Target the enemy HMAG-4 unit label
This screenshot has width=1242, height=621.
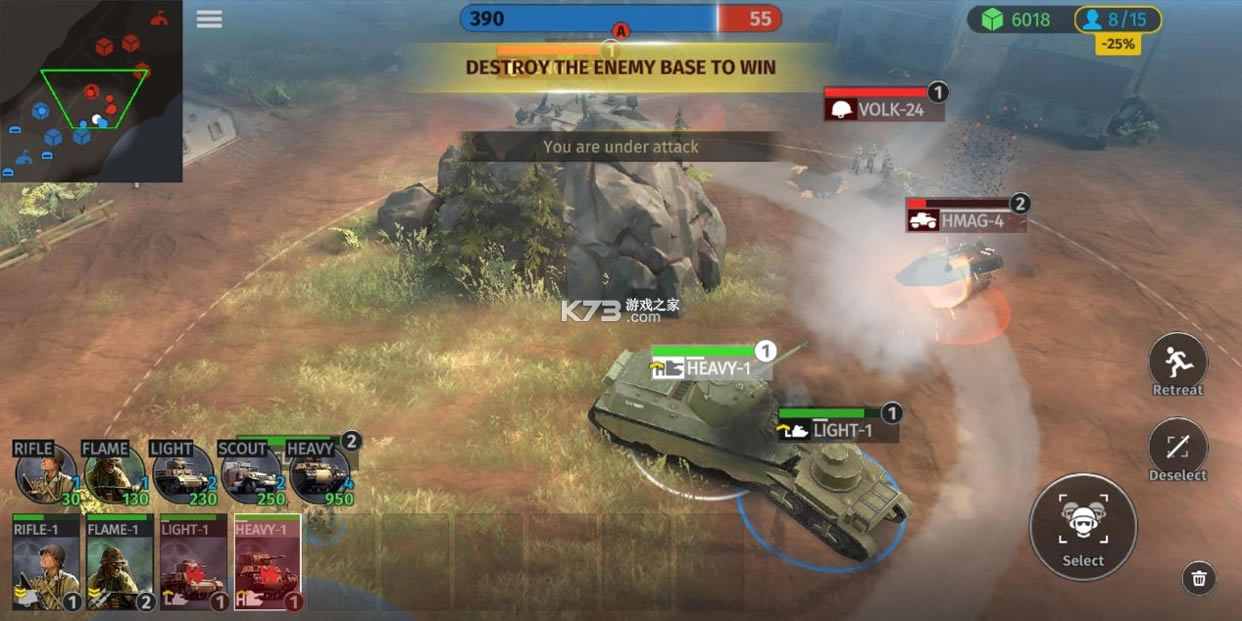pyautogui.click(x=966, y=220)
